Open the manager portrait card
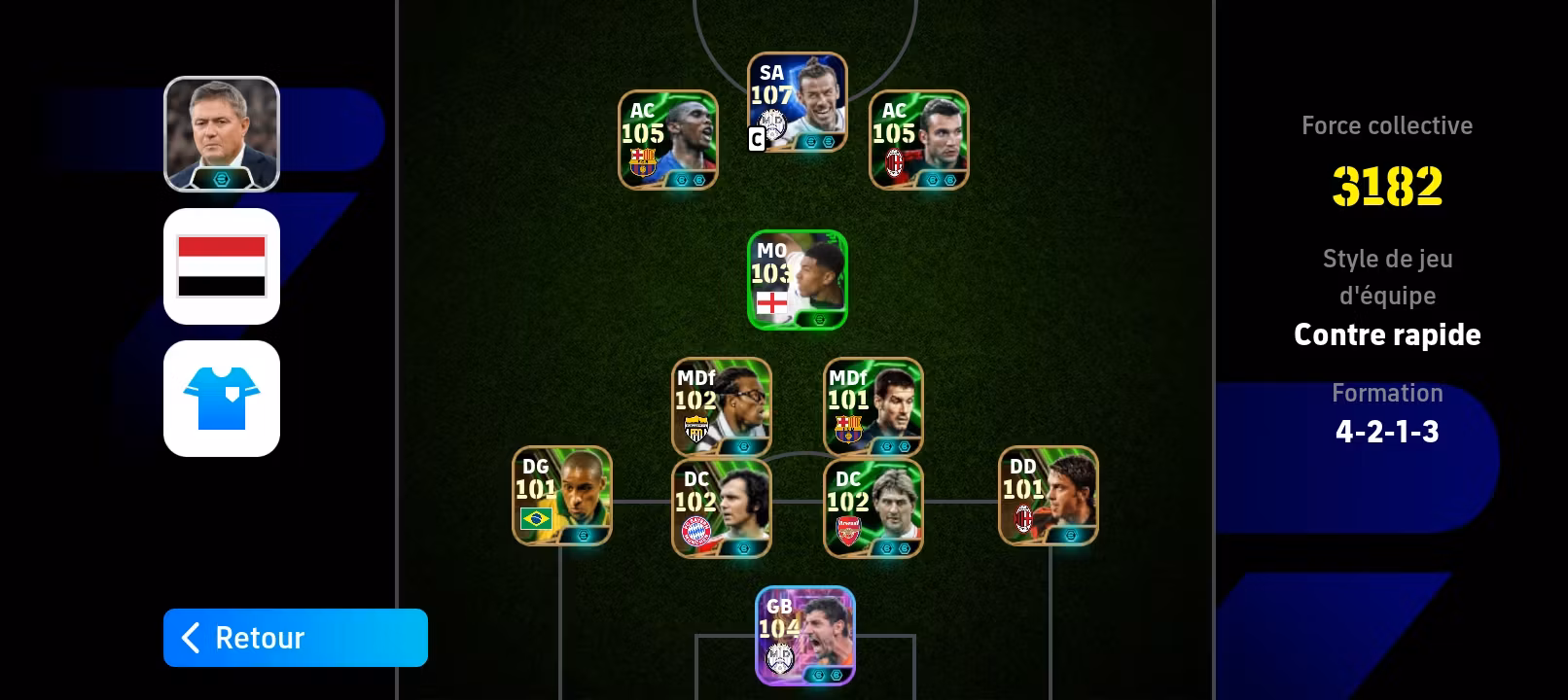Viewport: 1568px width, 700px height. (x=222, y=134)
